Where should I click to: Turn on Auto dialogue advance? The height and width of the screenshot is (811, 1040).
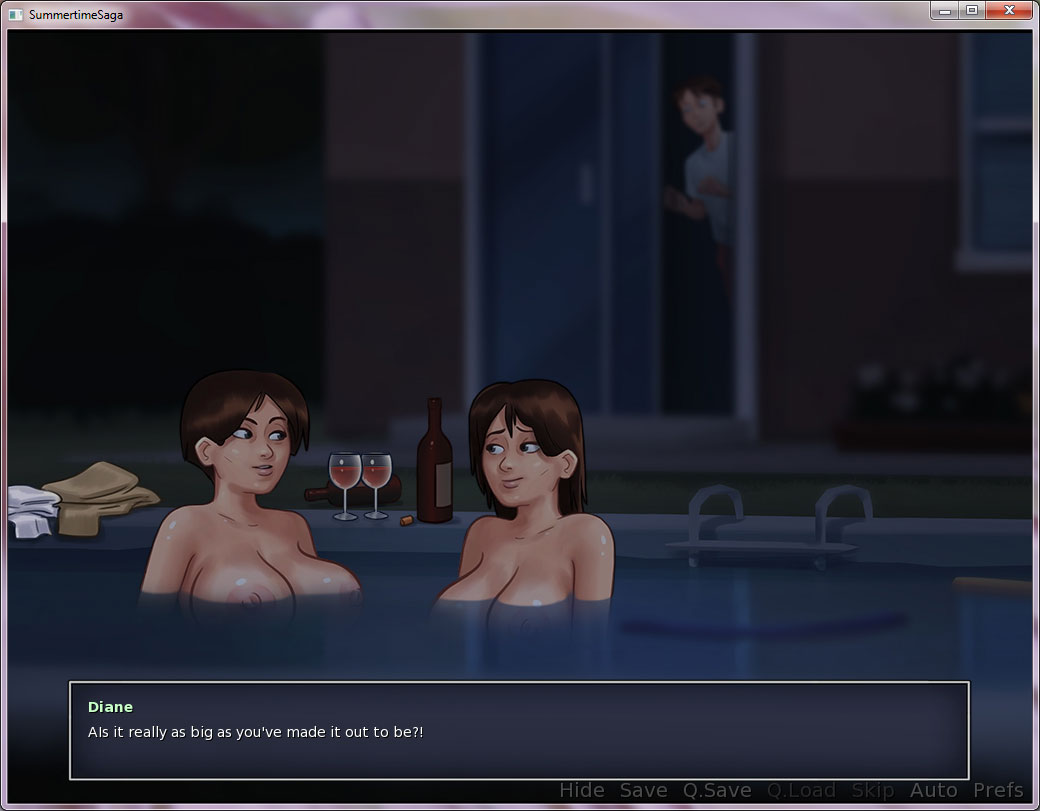[x=933, y=791]
